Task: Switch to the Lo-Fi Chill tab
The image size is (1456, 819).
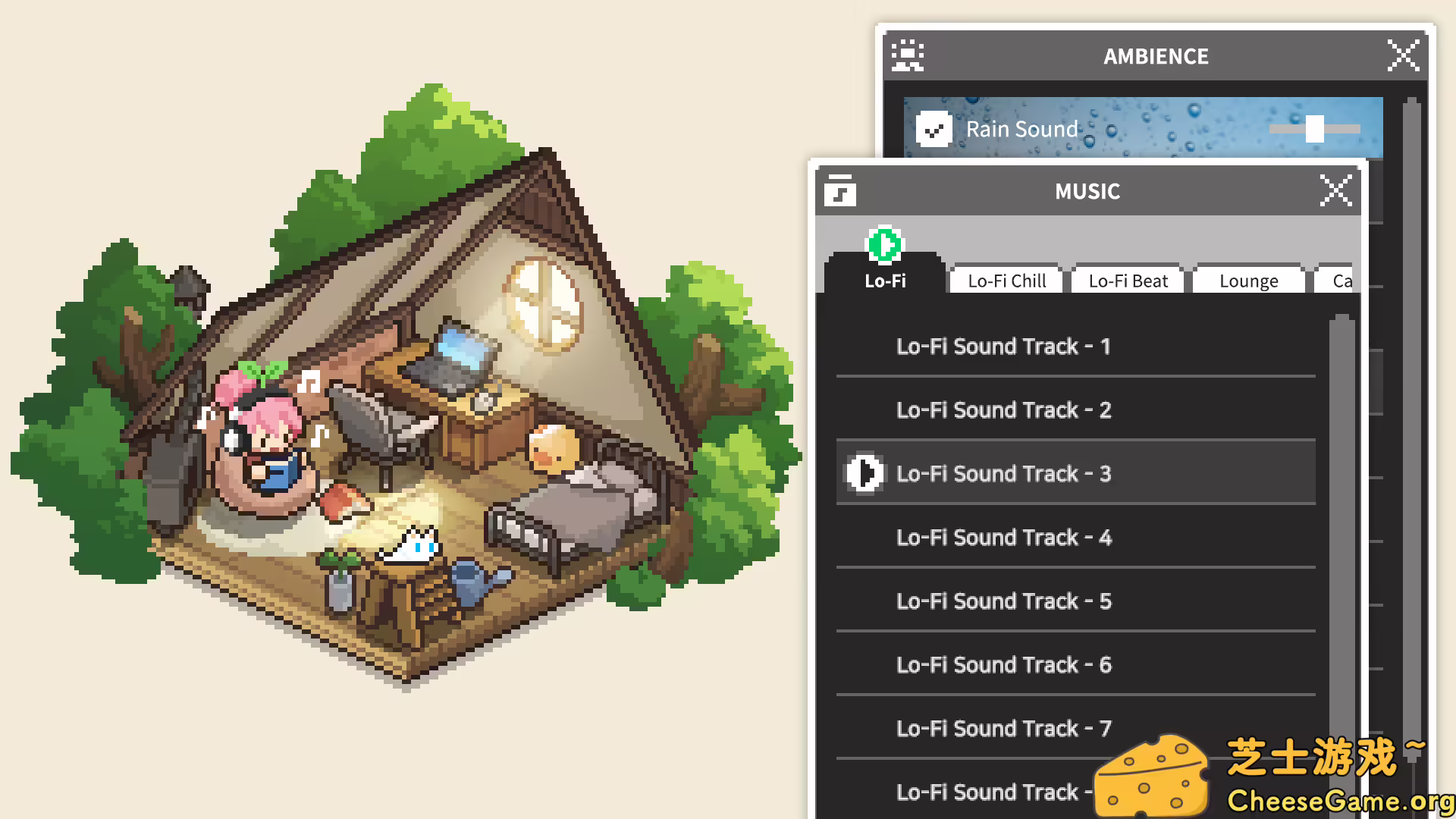Action: point(1005,281)
